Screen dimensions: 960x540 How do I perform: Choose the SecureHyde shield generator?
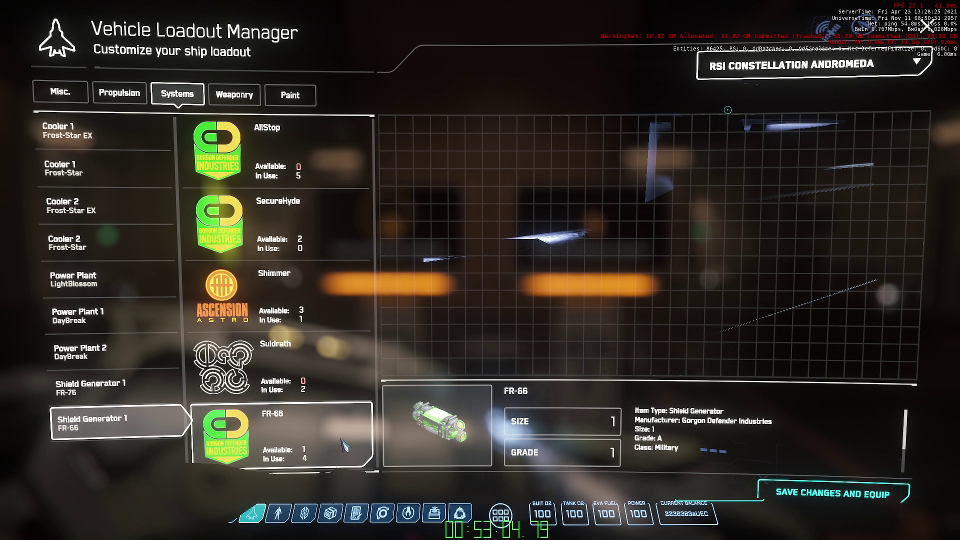click(274, 223)
